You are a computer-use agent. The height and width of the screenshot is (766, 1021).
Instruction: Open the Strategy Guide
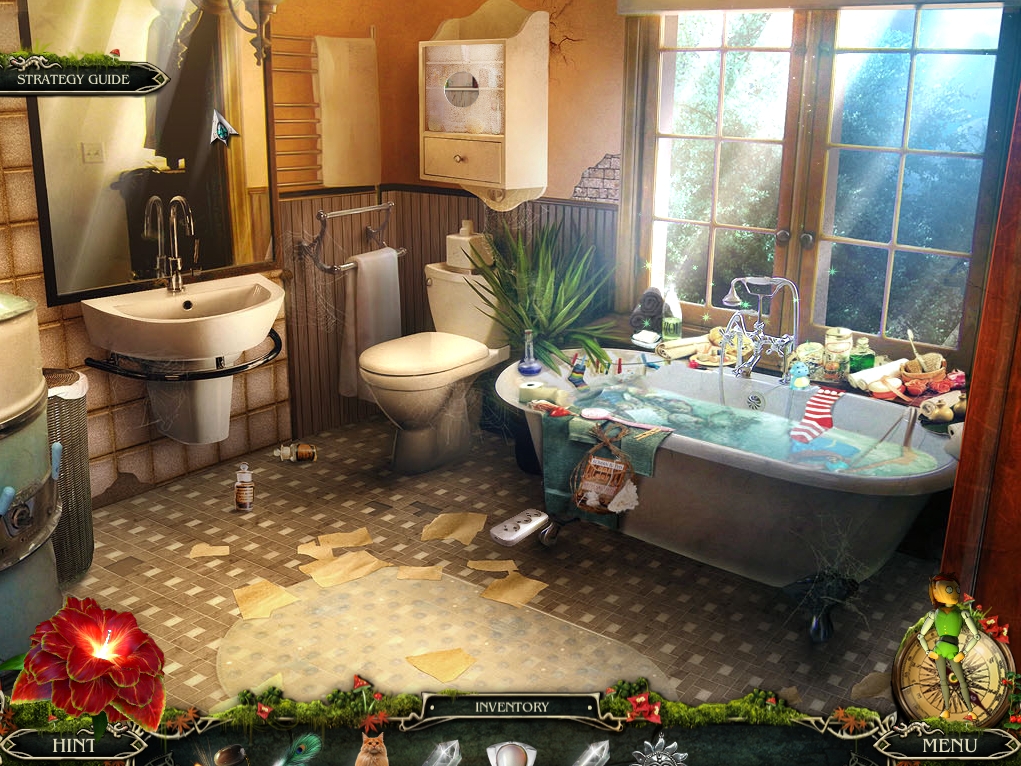click(x=74, y=79)
